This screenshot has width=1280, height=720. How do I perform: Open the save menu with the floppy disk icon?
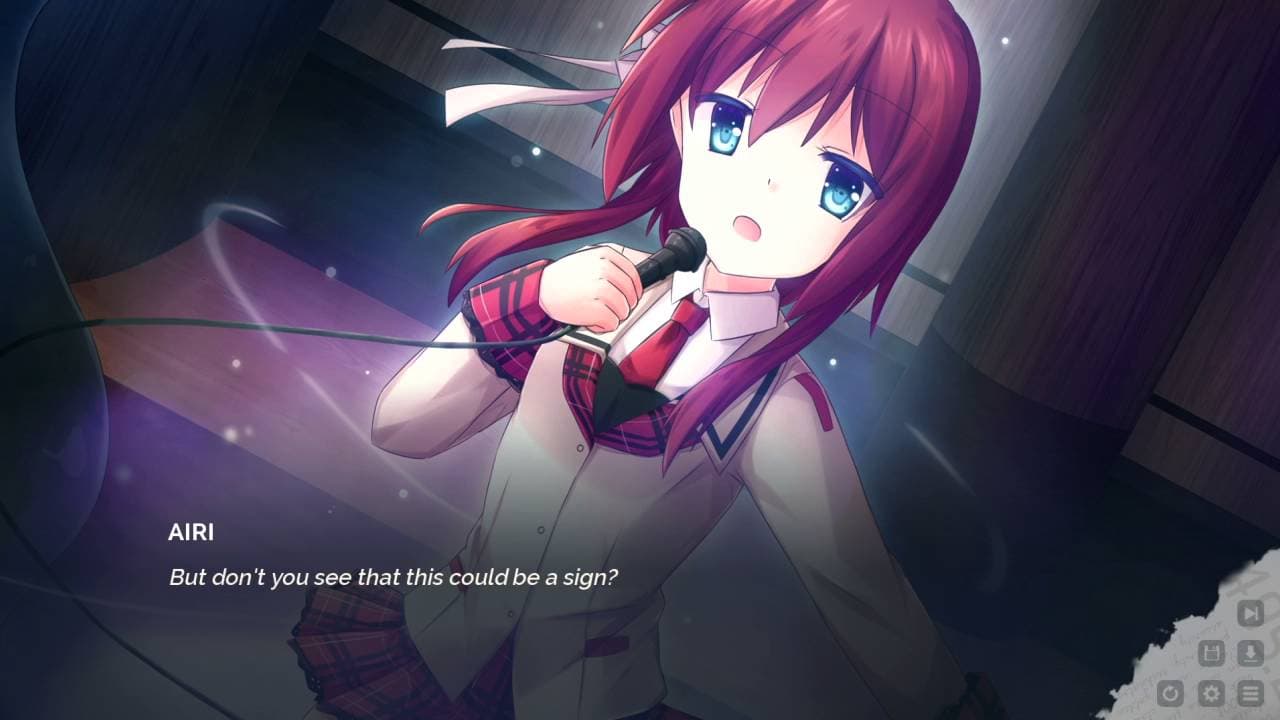[1213, 652]
